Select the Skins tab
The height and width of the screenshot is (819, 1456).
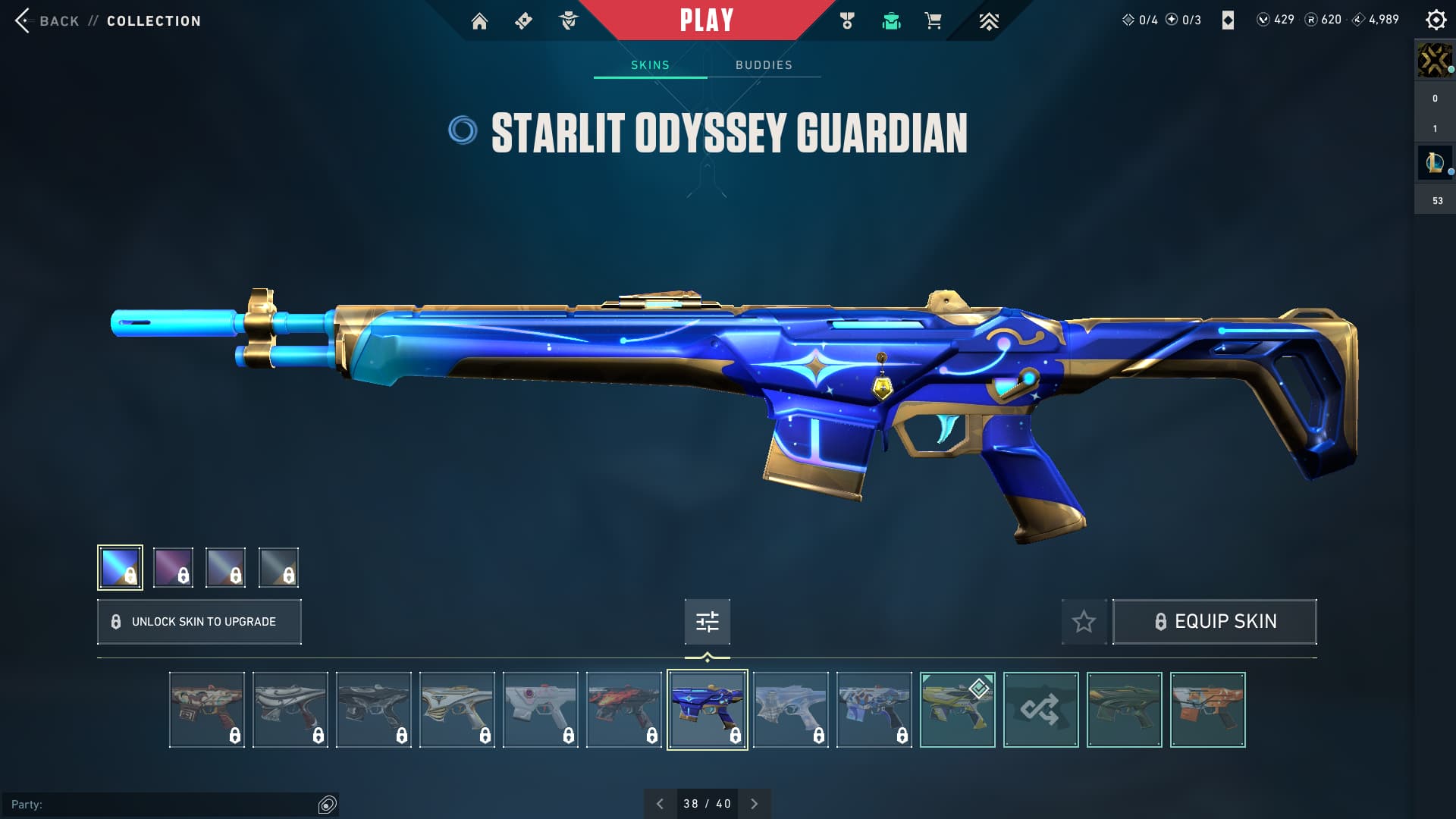[650, 65]
